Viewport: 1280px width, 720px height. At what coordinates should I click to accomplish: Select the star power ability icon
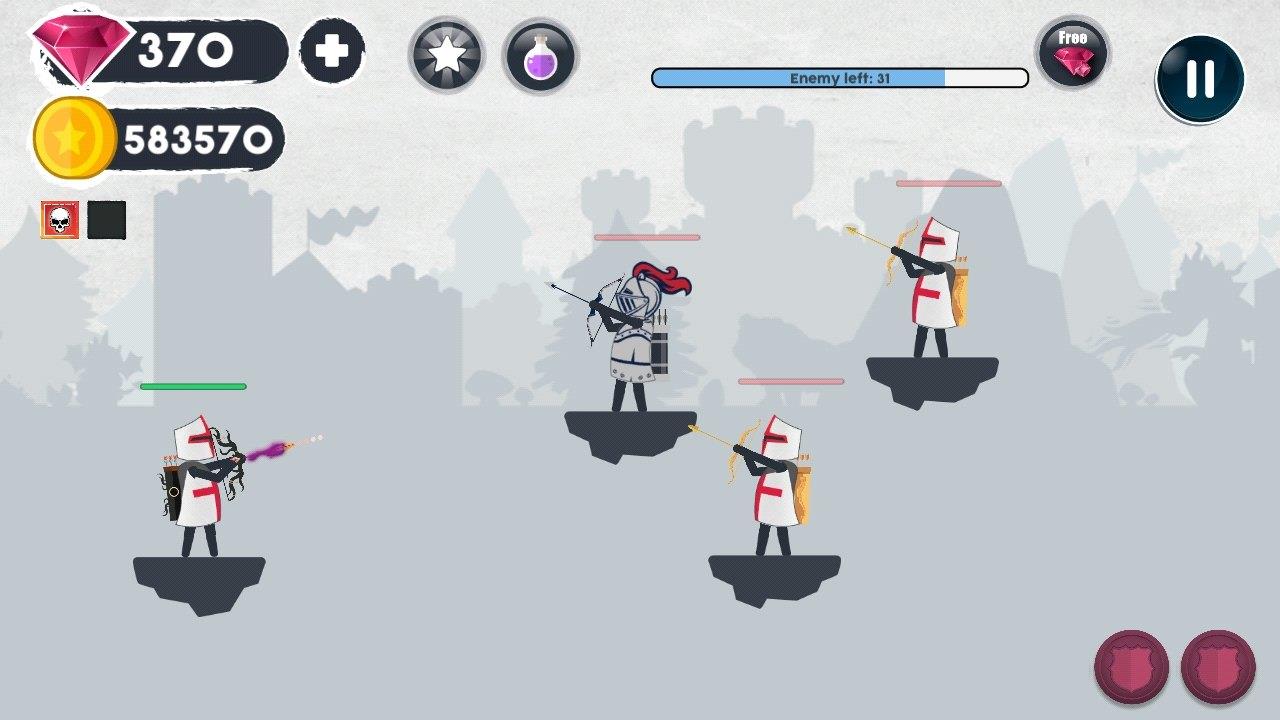447,55
